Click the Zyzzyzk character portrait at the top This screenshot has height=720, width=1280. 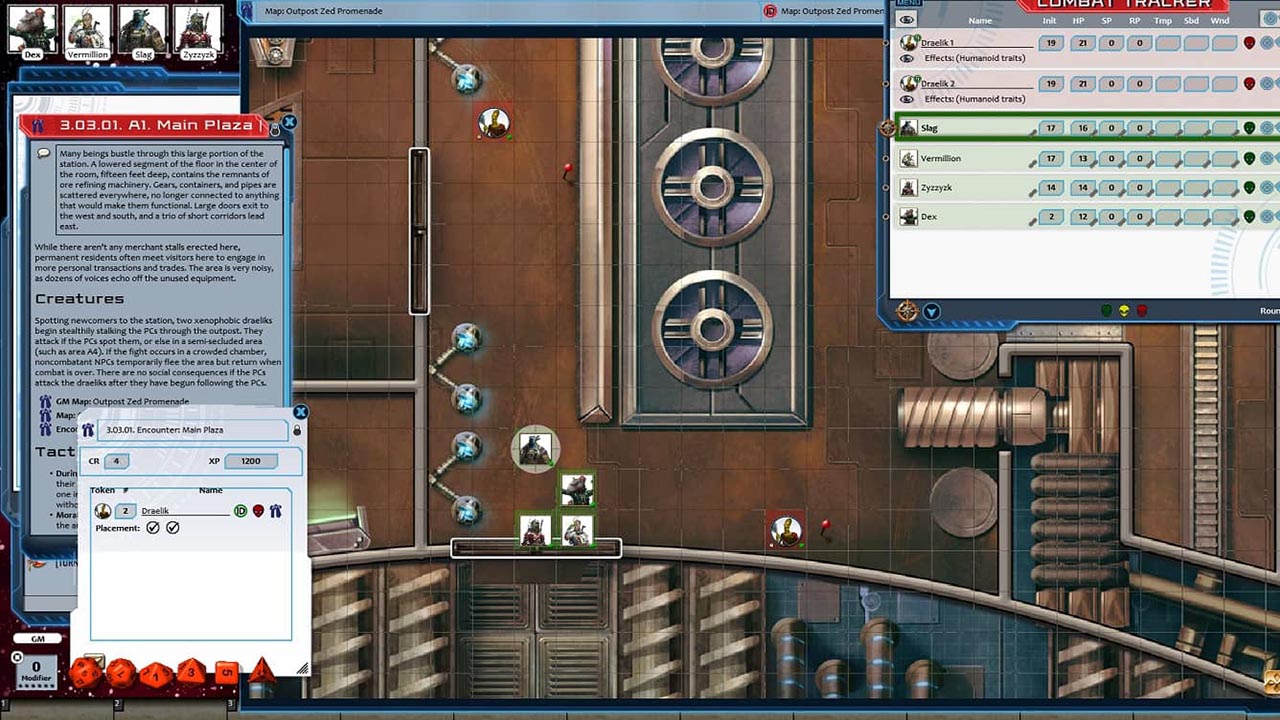[197, 26]
